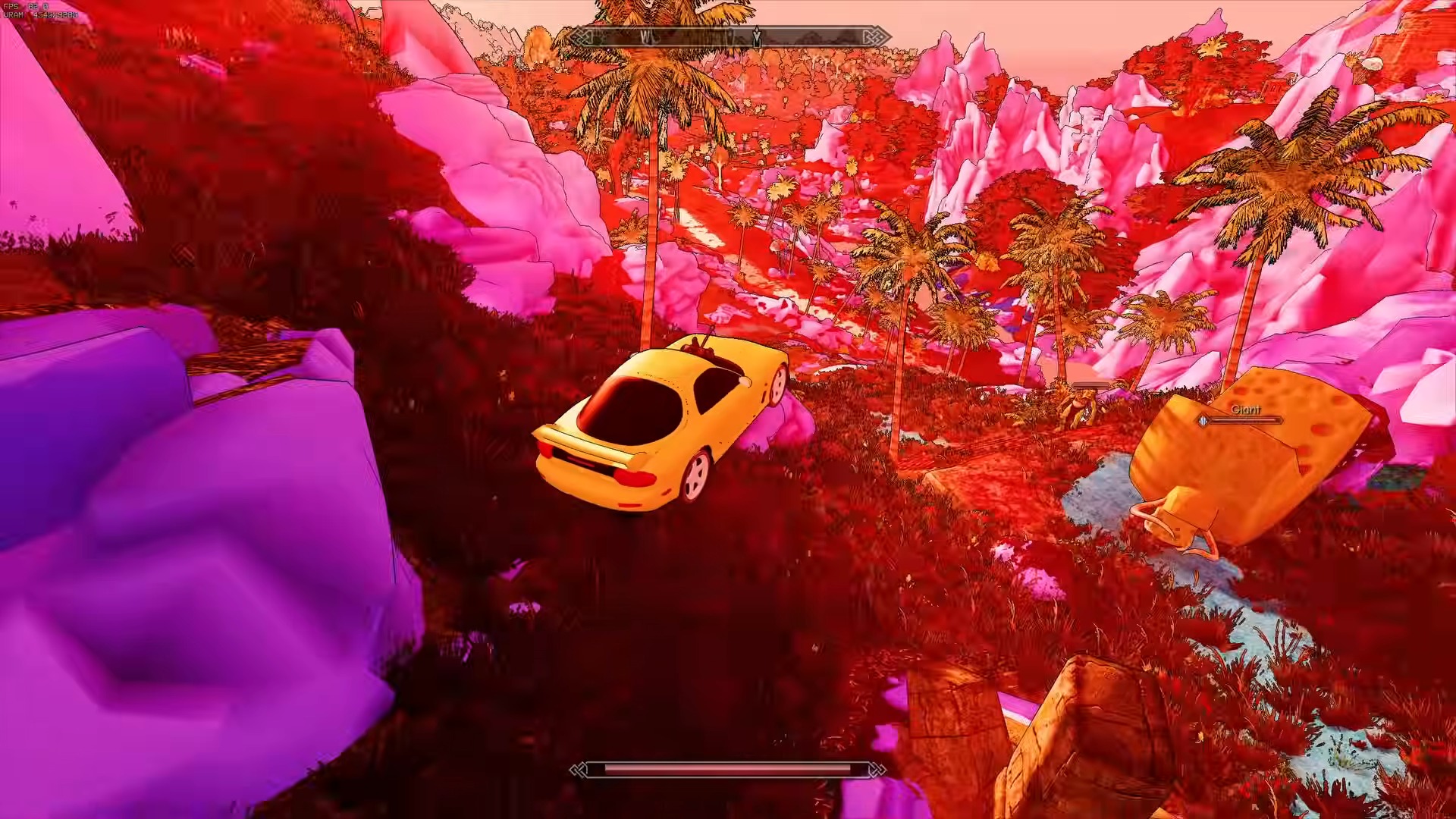The width and height of the screenshot is (1456, 819).
Task: Click the diamond icon beside the Giant's health bar
Action: (1203, 421)
